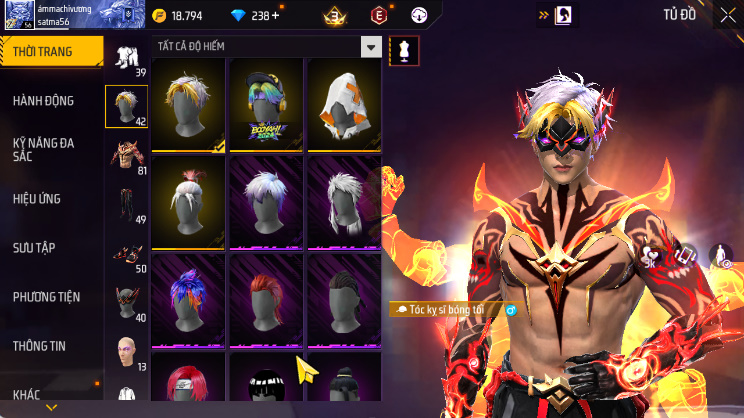
Task: Open the Tất Cả Độ Hiếm rarity dropdown
Action: [371, 47]
